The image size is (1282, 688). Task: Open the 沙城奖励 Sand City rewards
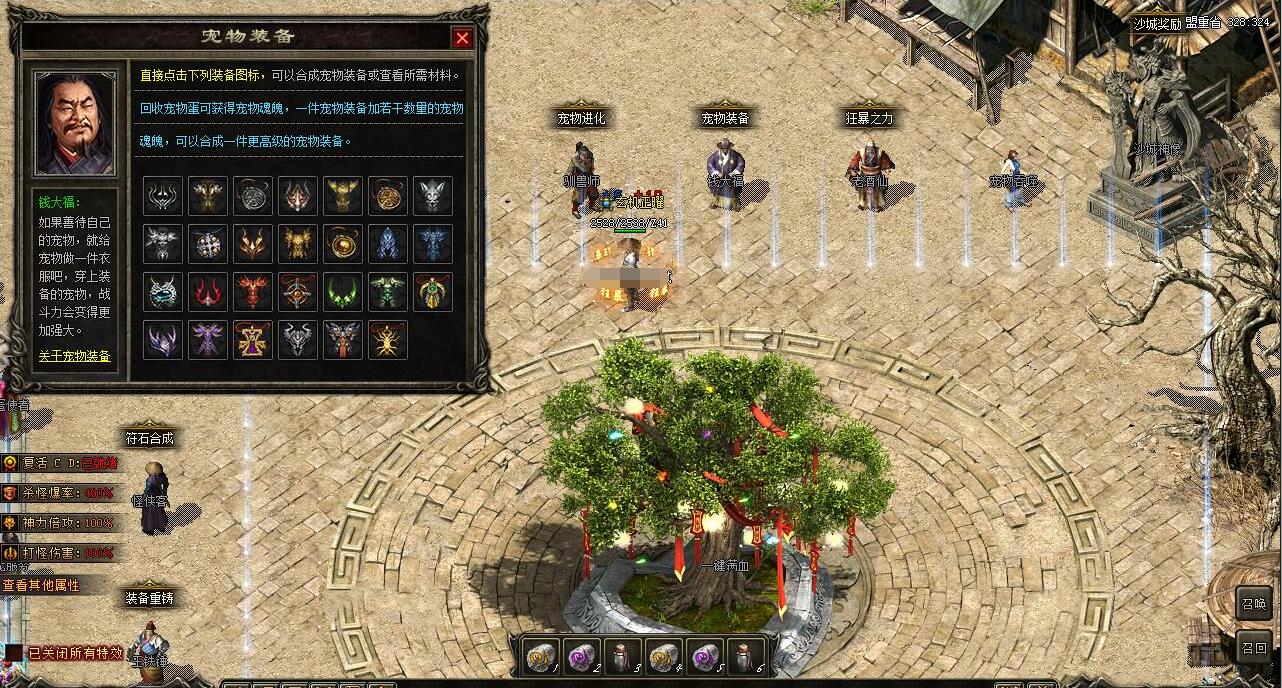[1157, 22]
